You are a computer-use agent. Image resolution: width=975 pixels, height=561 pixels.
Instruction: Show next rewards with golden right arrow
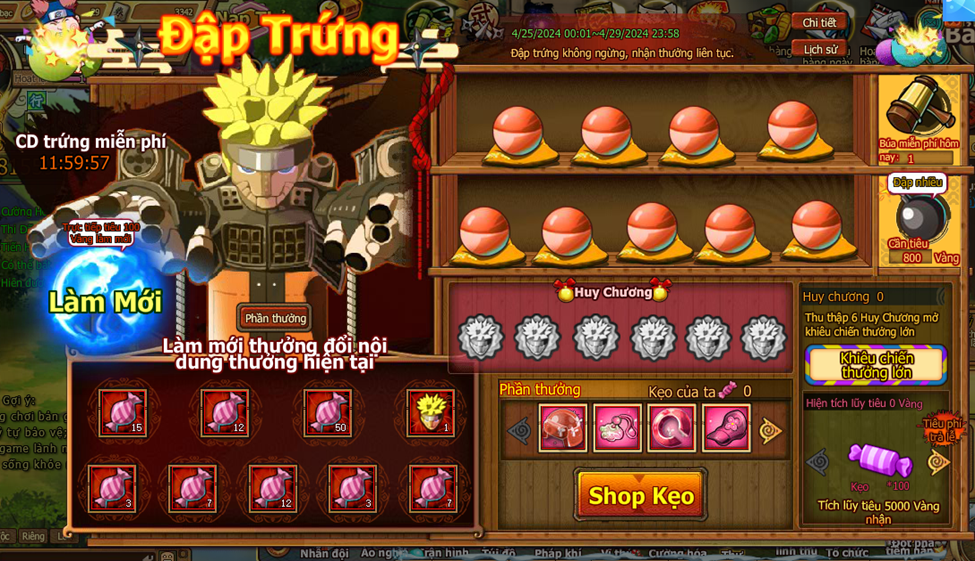(x=769, y=431)
